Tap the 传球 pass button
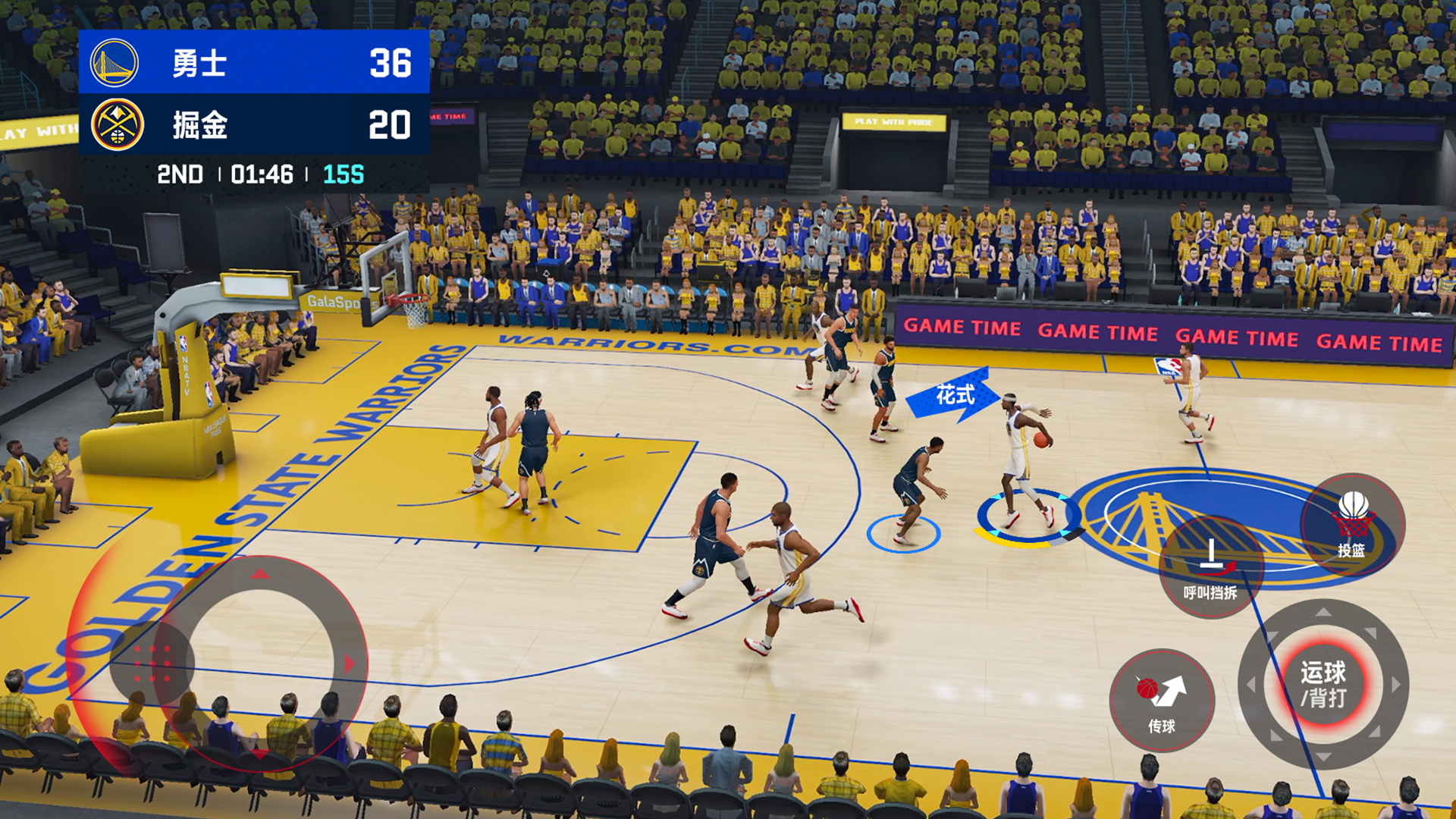 (x=1162, y=700)
